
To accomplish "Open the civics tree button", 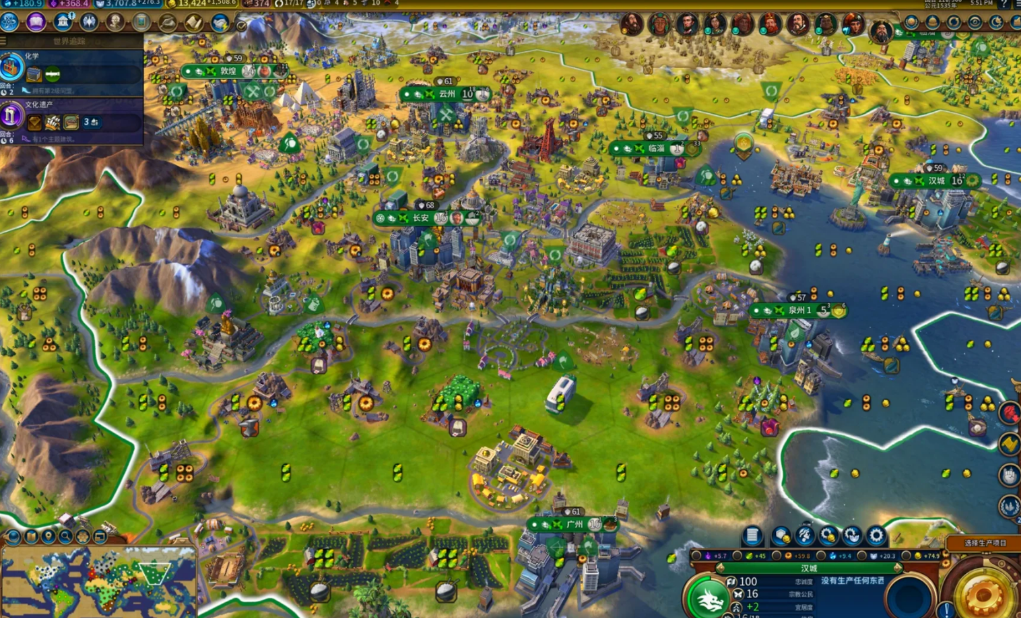I will [37, 21].
